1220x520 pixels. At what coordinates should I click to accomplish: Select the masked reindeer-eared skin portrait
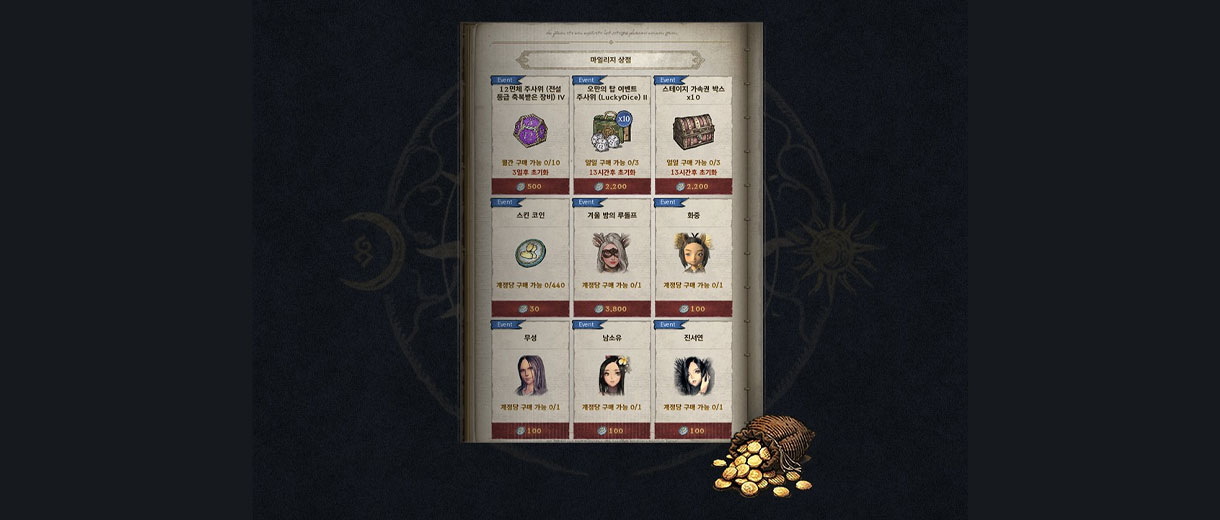tap(611, 252)
